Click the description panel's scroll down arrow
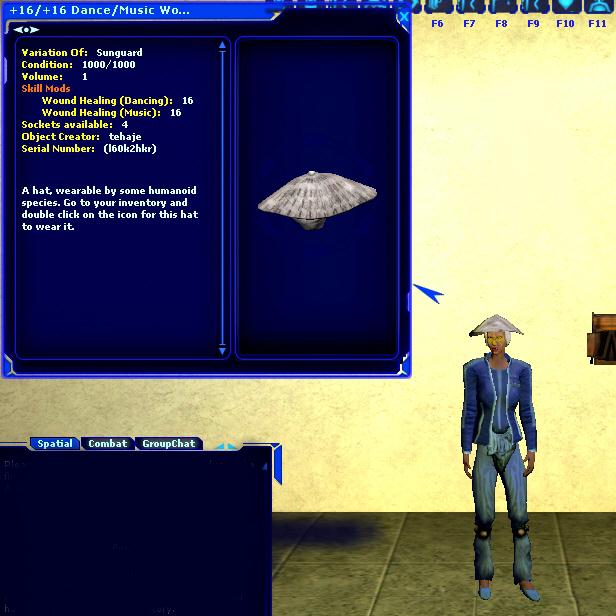The height and width of the screenshot is (616, 616). 222,351
